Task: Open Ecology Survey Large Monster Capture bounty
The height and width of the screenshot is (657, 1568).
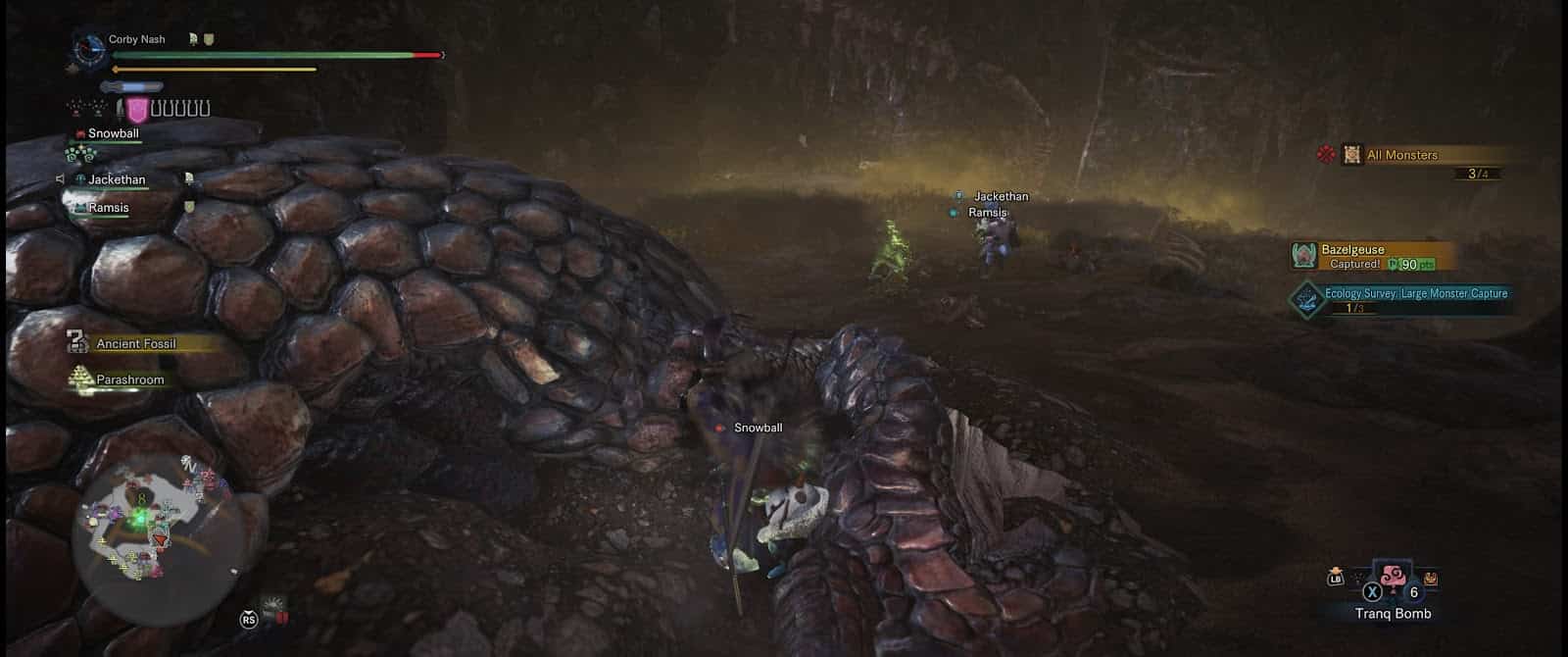Action: point(1414,294)
